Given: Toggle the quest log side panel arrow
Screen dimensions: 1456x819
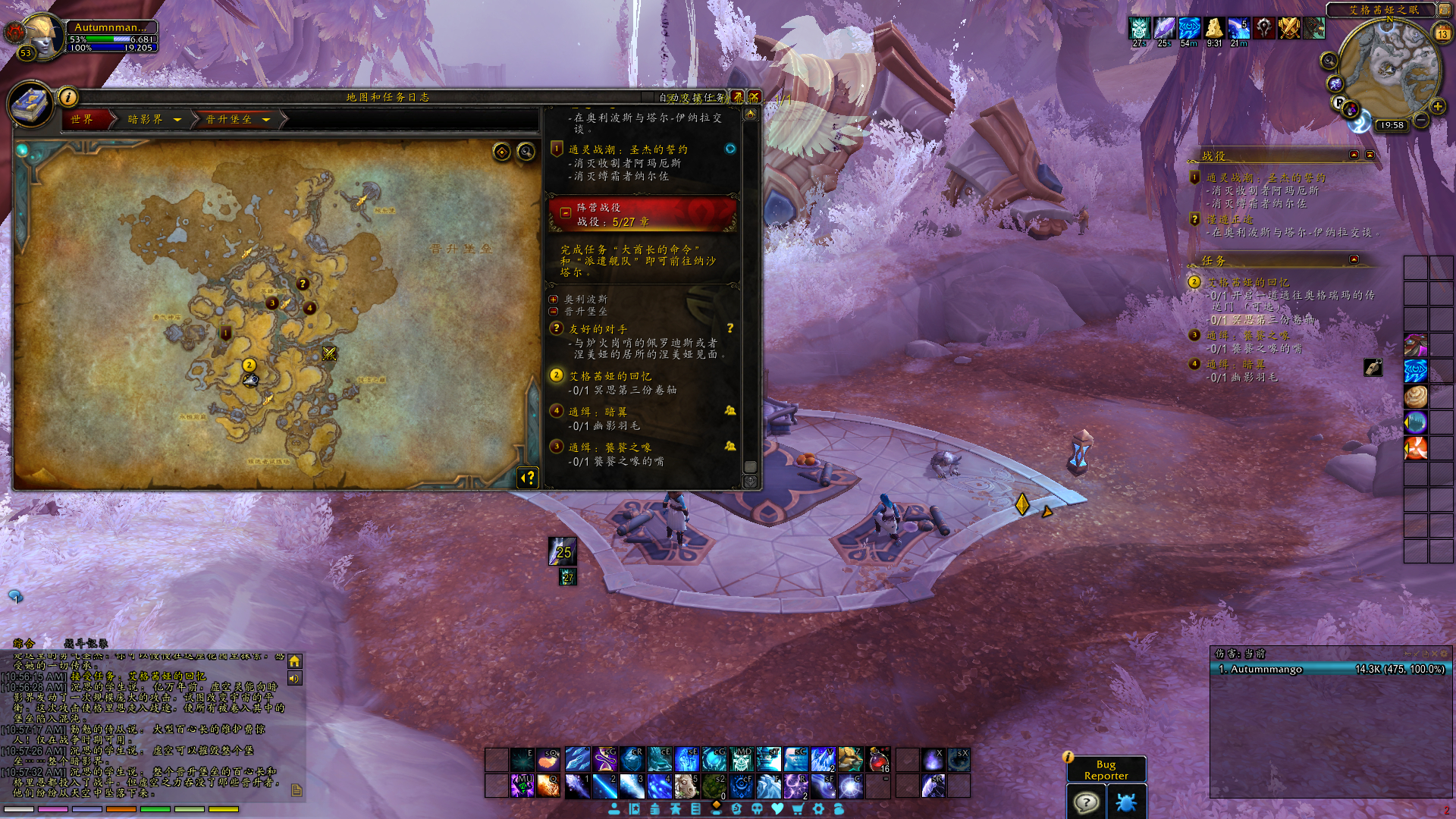Looking at the screenshot, I should click(x=529, y=477).
